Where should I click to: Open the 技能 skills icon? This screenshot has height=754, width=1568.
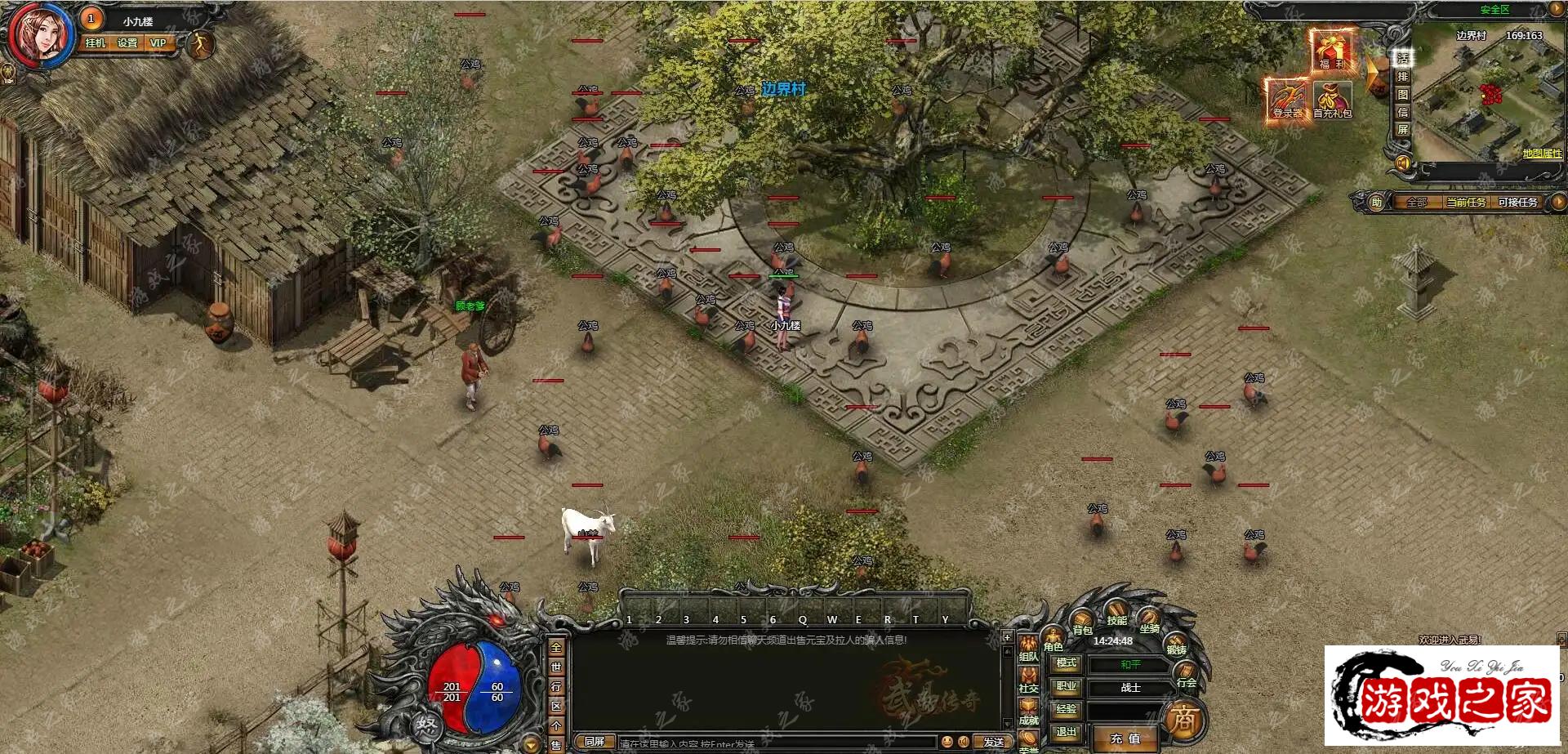click(1116, 612)
